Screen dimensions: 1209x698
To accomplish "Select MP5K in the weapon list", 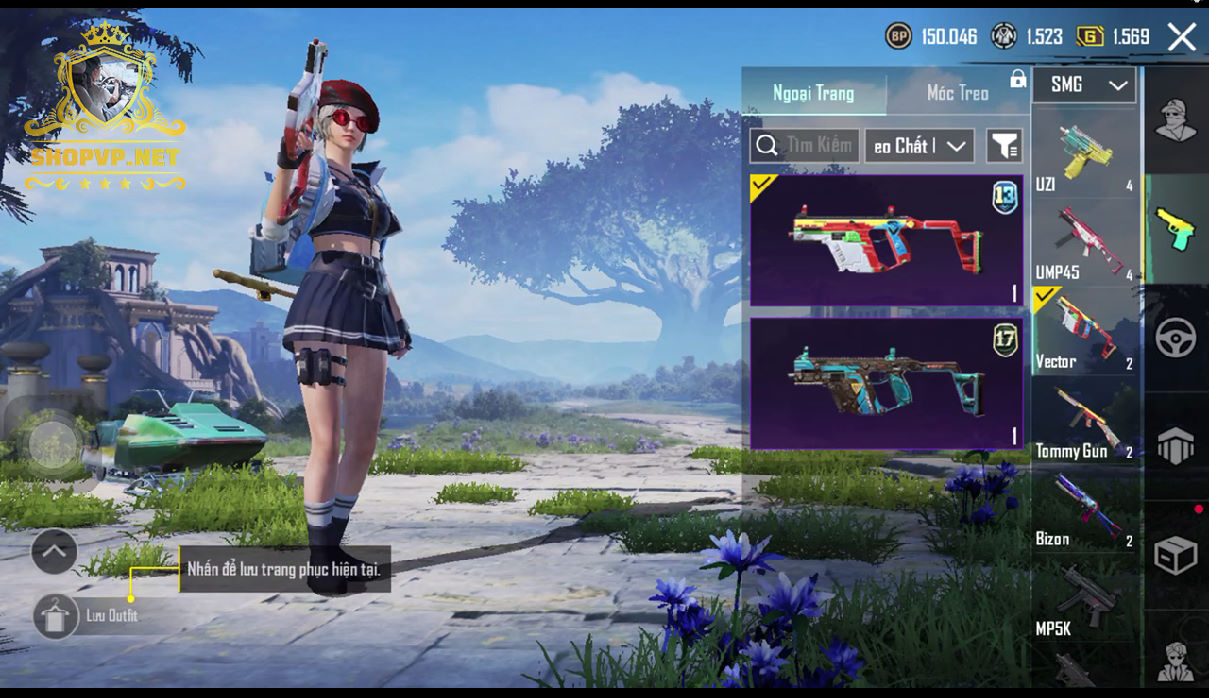I will [x=1085, y=600].
